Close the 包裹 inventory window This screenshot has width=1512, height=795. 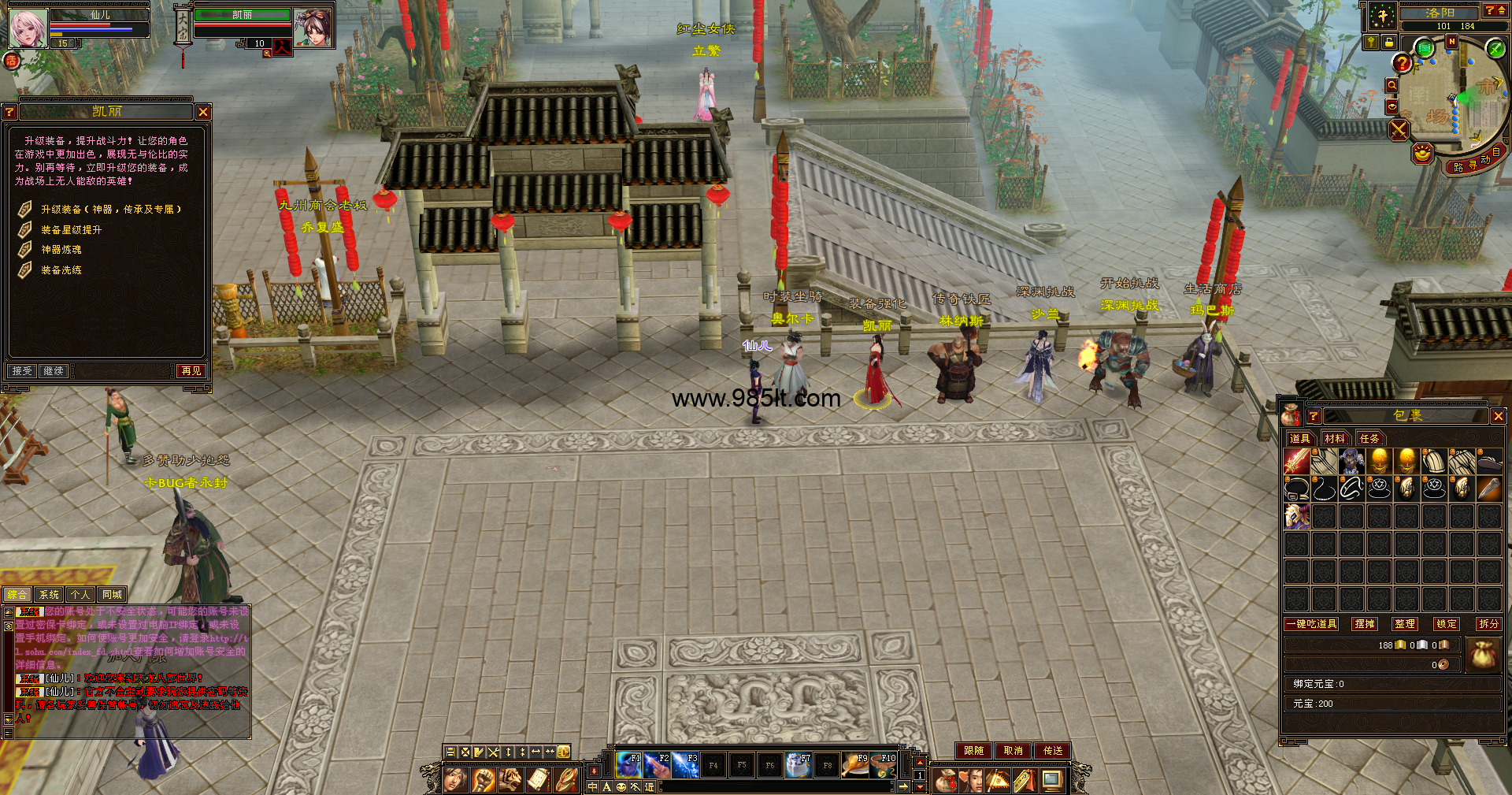[1498, 416]
